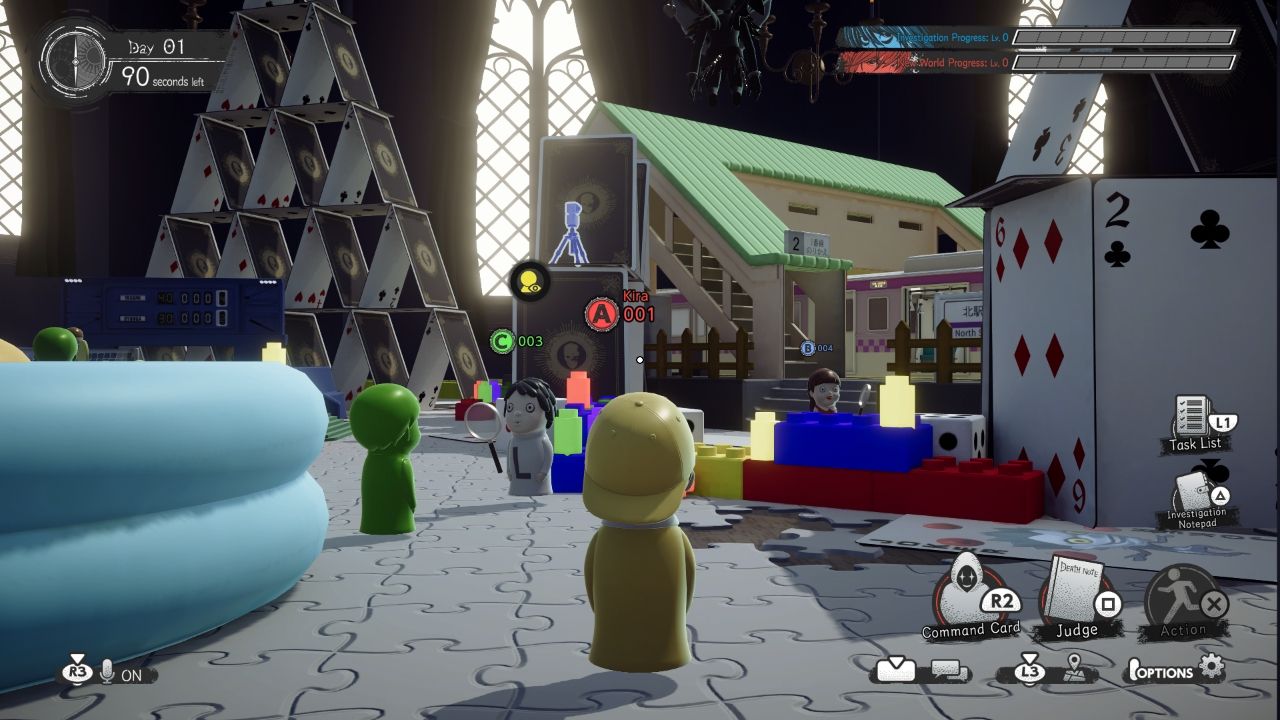Use the Death Note Judge button

click(x=1076, y=594)
